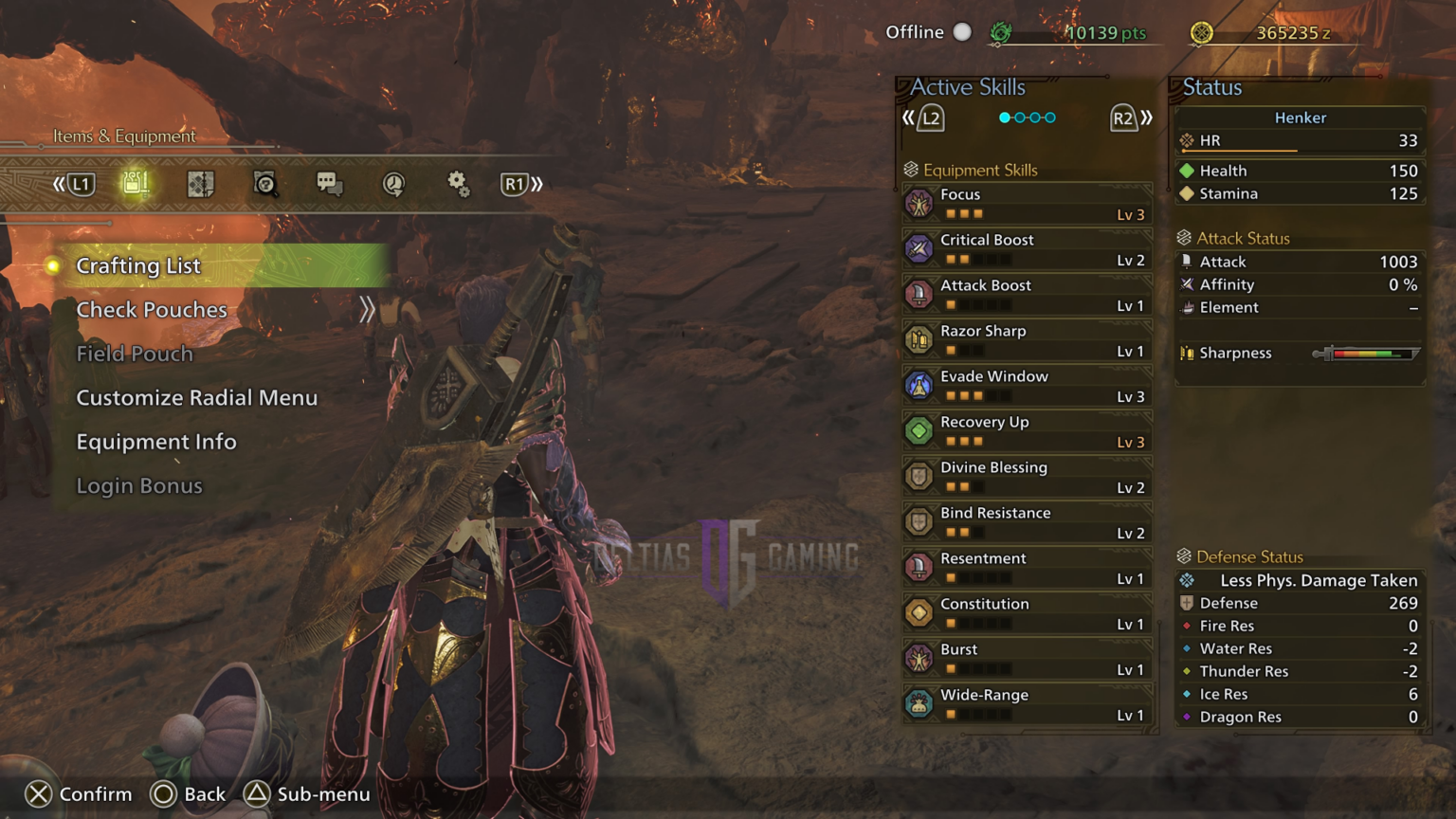Click the Recovery Up skill entry
The image size is (1456, 819).
1026,429
